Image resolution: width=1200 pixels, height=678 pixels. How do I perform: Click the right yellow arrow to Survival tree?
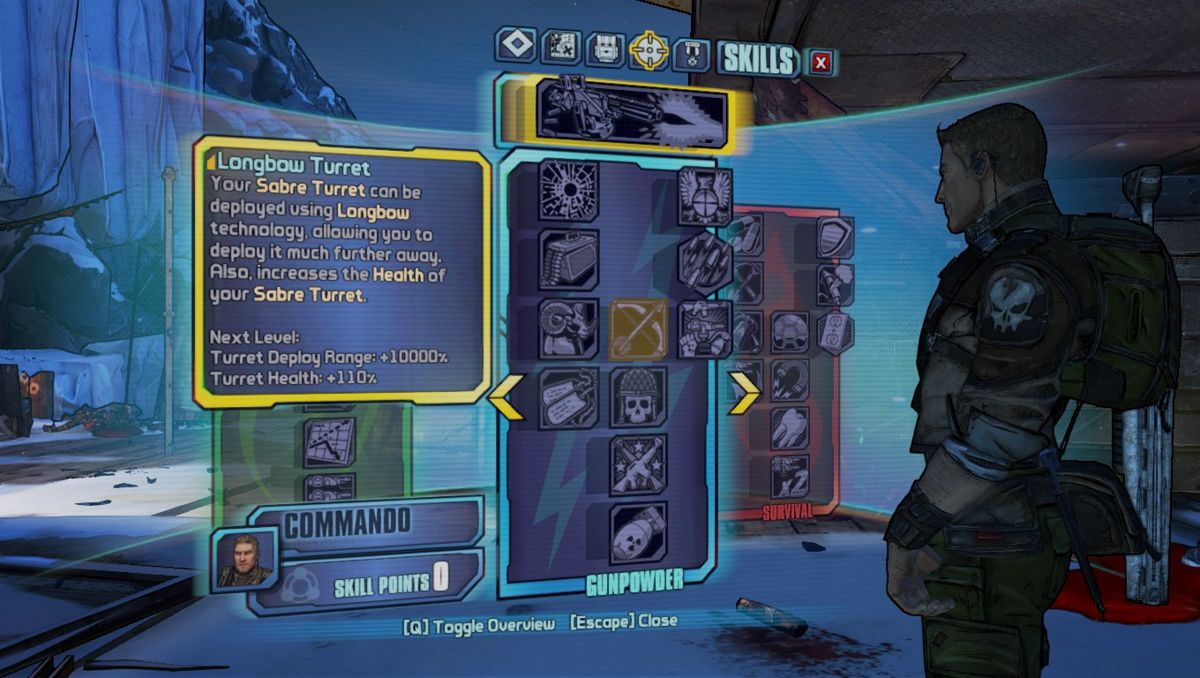744,393
